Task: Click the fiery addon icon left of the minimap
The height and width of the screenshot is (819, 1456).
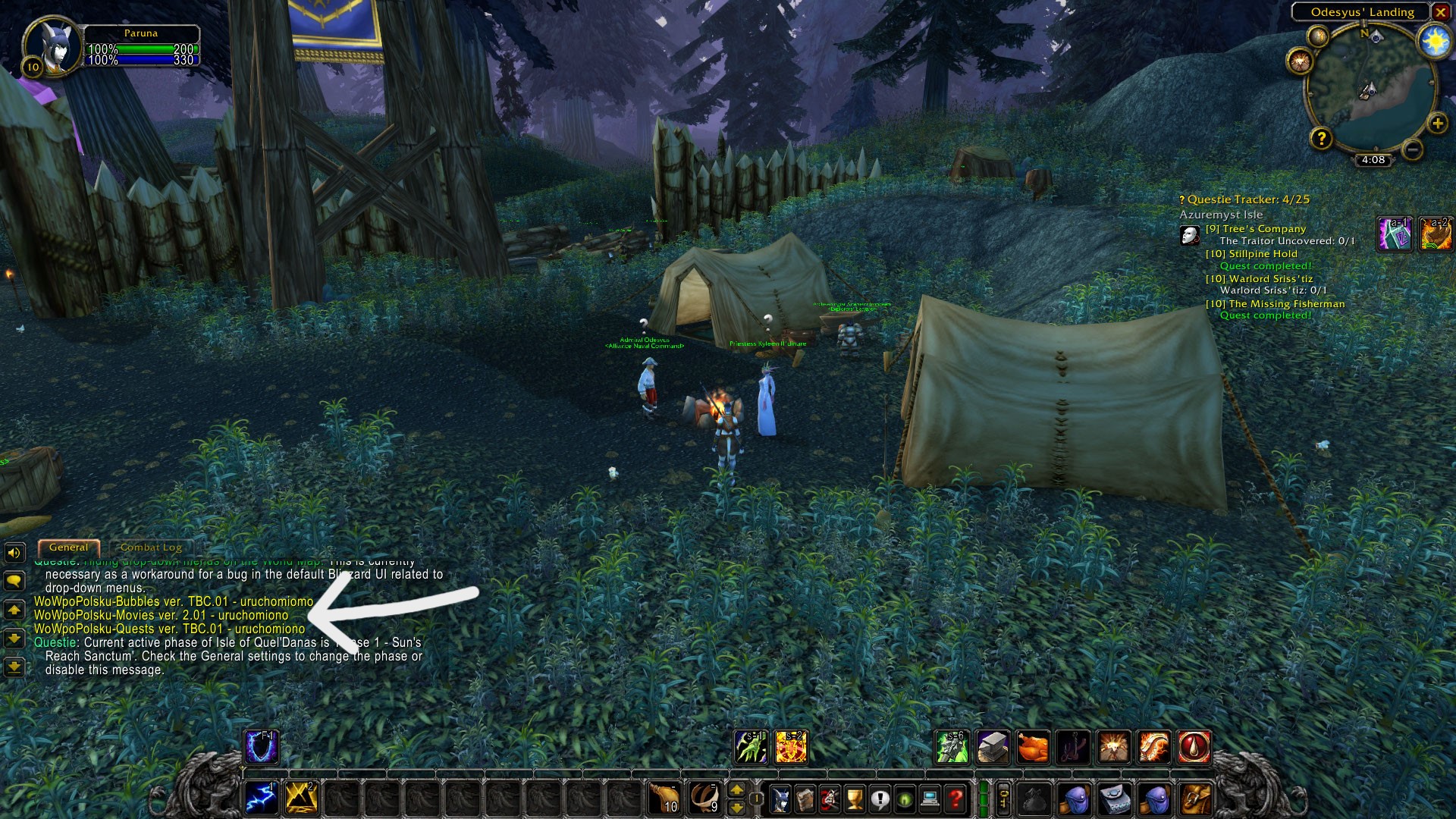Action: tap(1300, 61)
